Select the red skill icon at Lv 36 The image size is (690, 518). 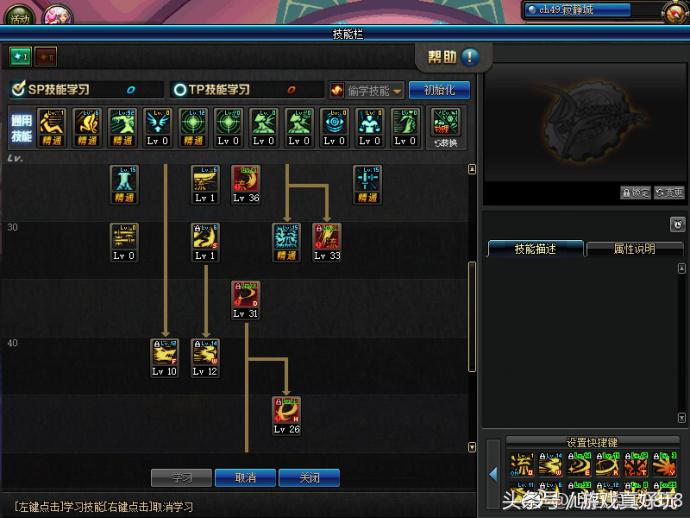point(246,180)
